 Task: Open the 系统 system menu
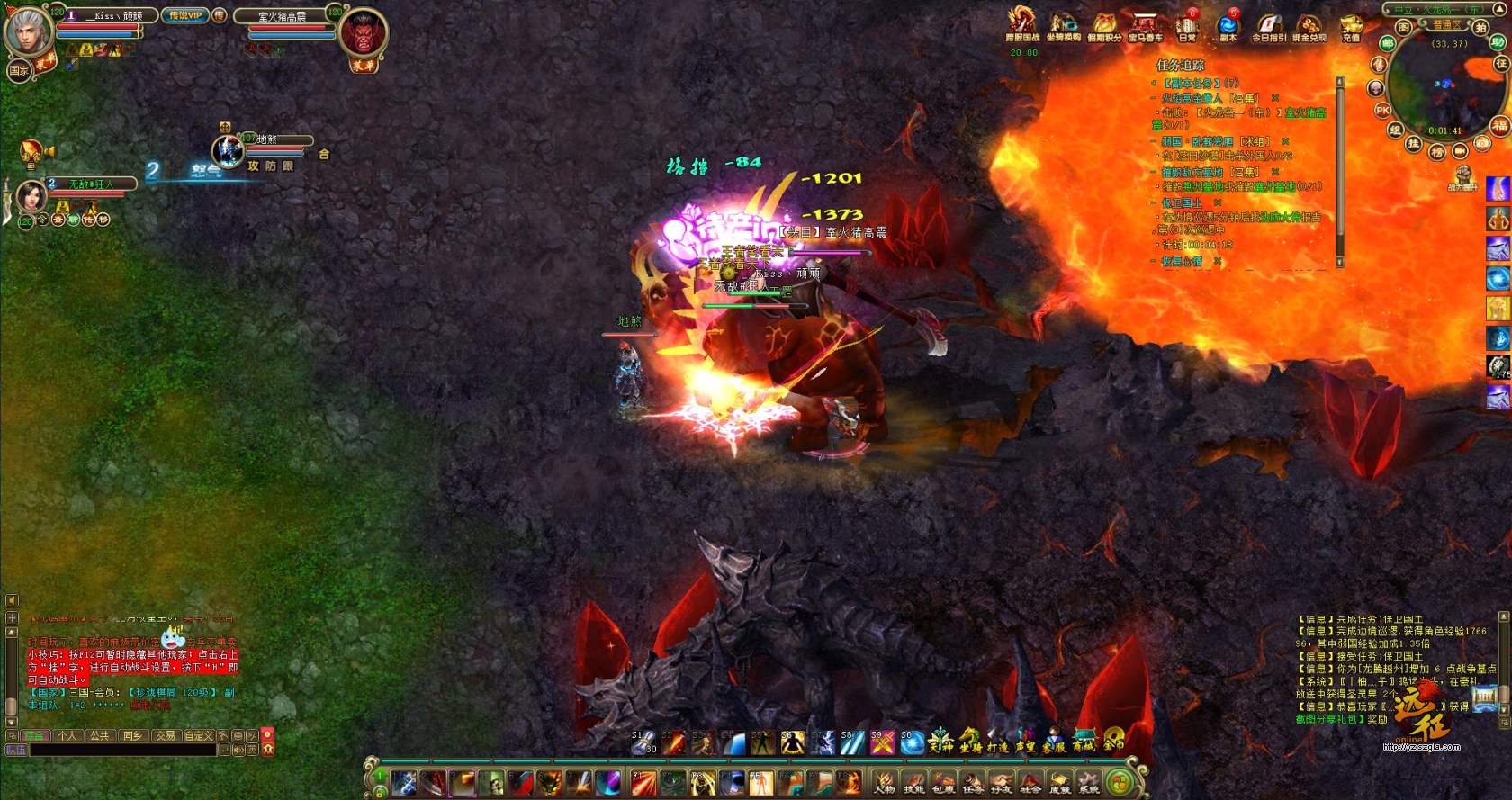click(1089, 781)
